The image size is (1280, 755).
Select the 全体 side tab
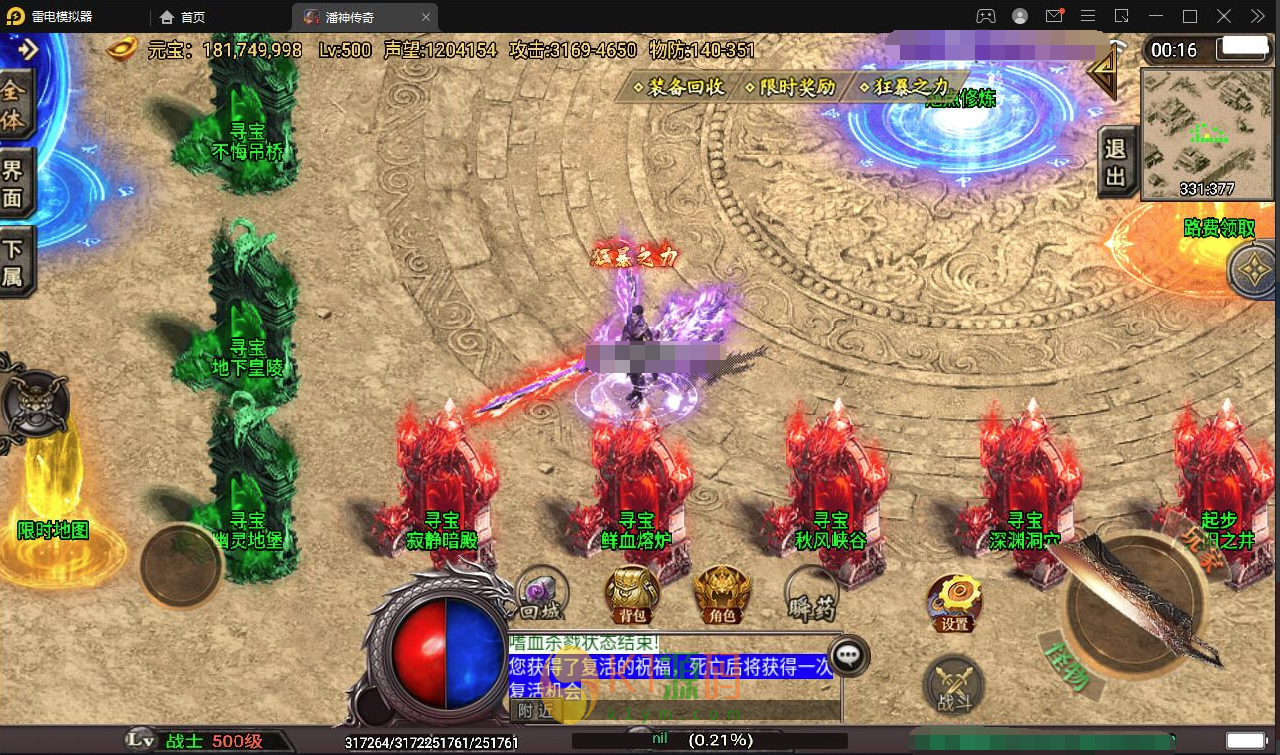(x=14, y=104)
